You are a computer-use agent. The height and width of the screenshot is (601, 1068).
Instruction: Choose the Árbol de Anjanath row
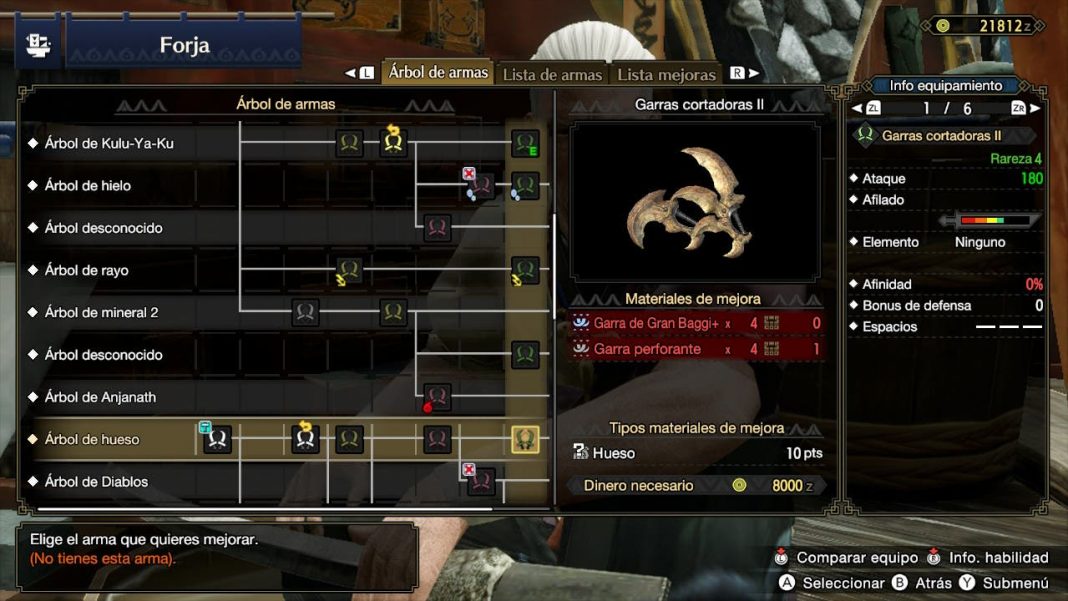(100, 397)
